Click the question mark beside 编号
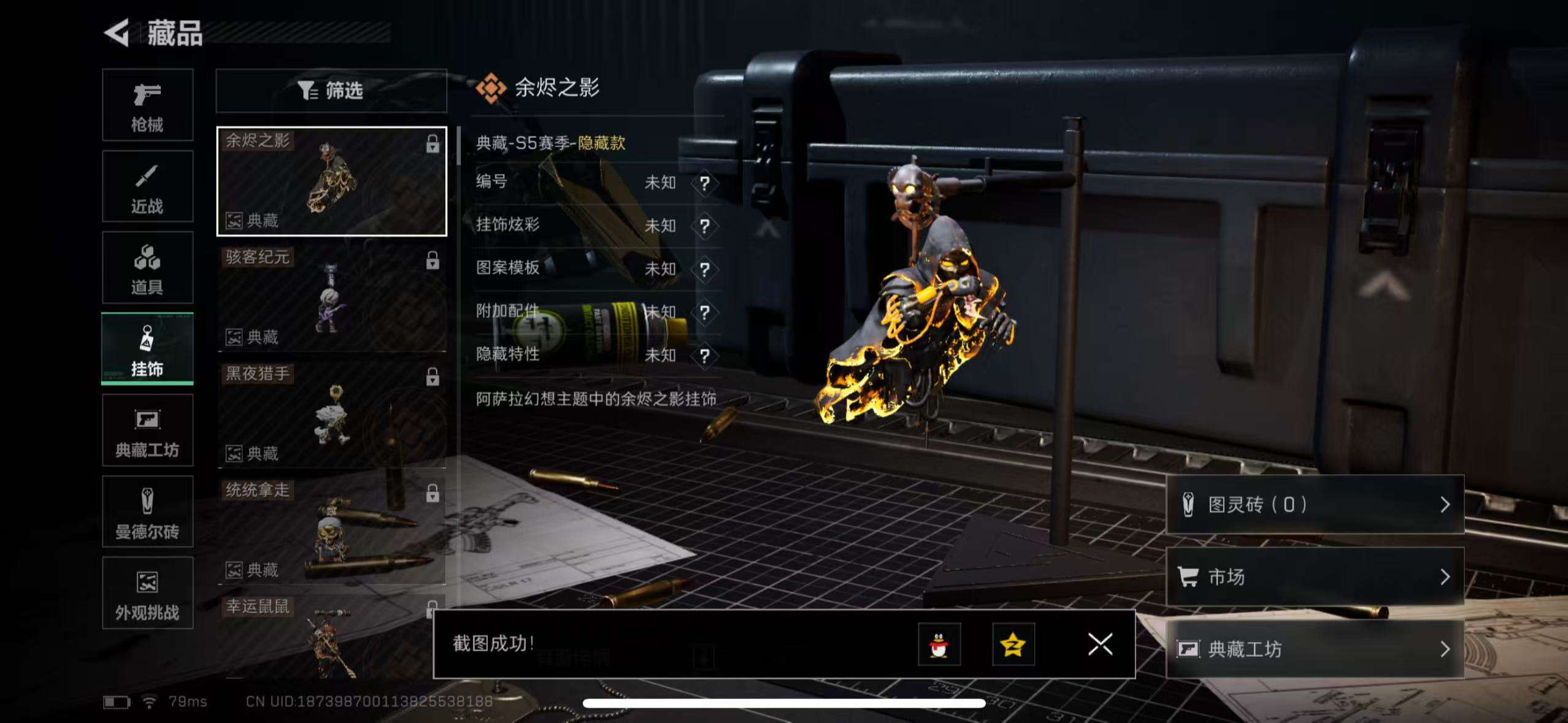The width and height of the screenshot is (1568, 723). (705, 183)
